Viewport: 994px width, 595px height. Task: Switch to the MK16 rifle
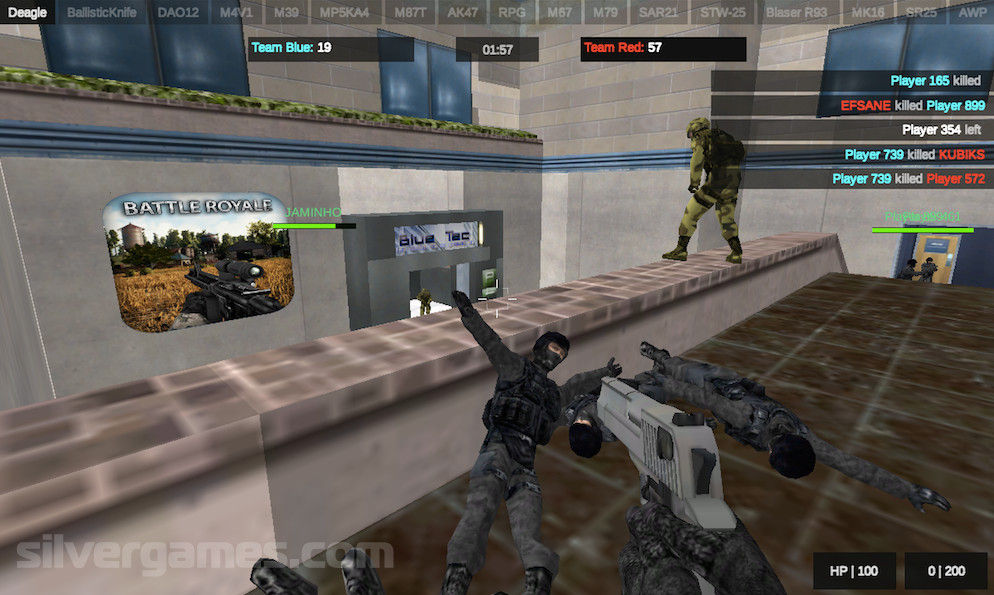866,13
